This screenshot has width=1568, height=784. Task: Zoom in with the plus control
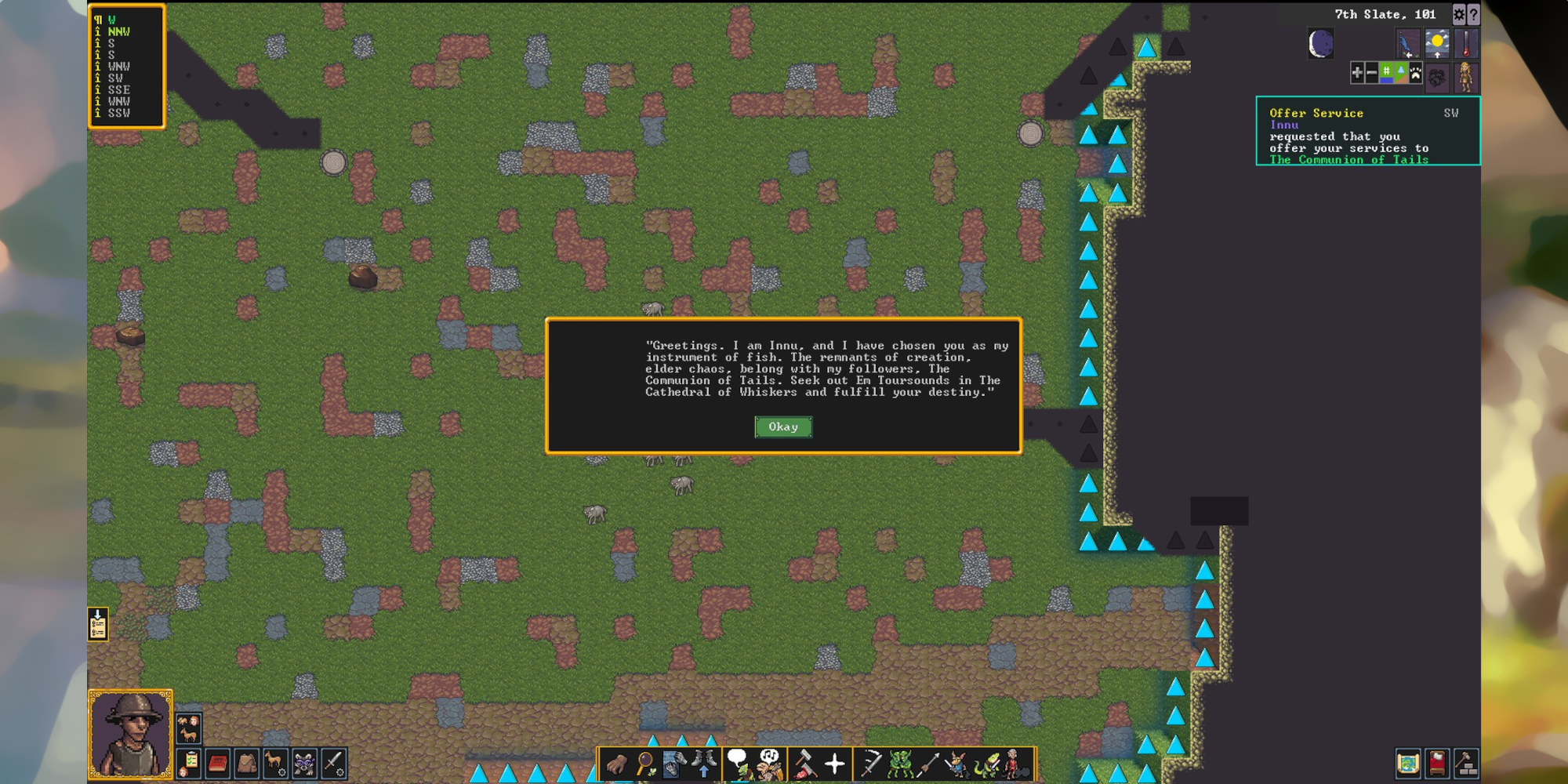point(1357,73)
